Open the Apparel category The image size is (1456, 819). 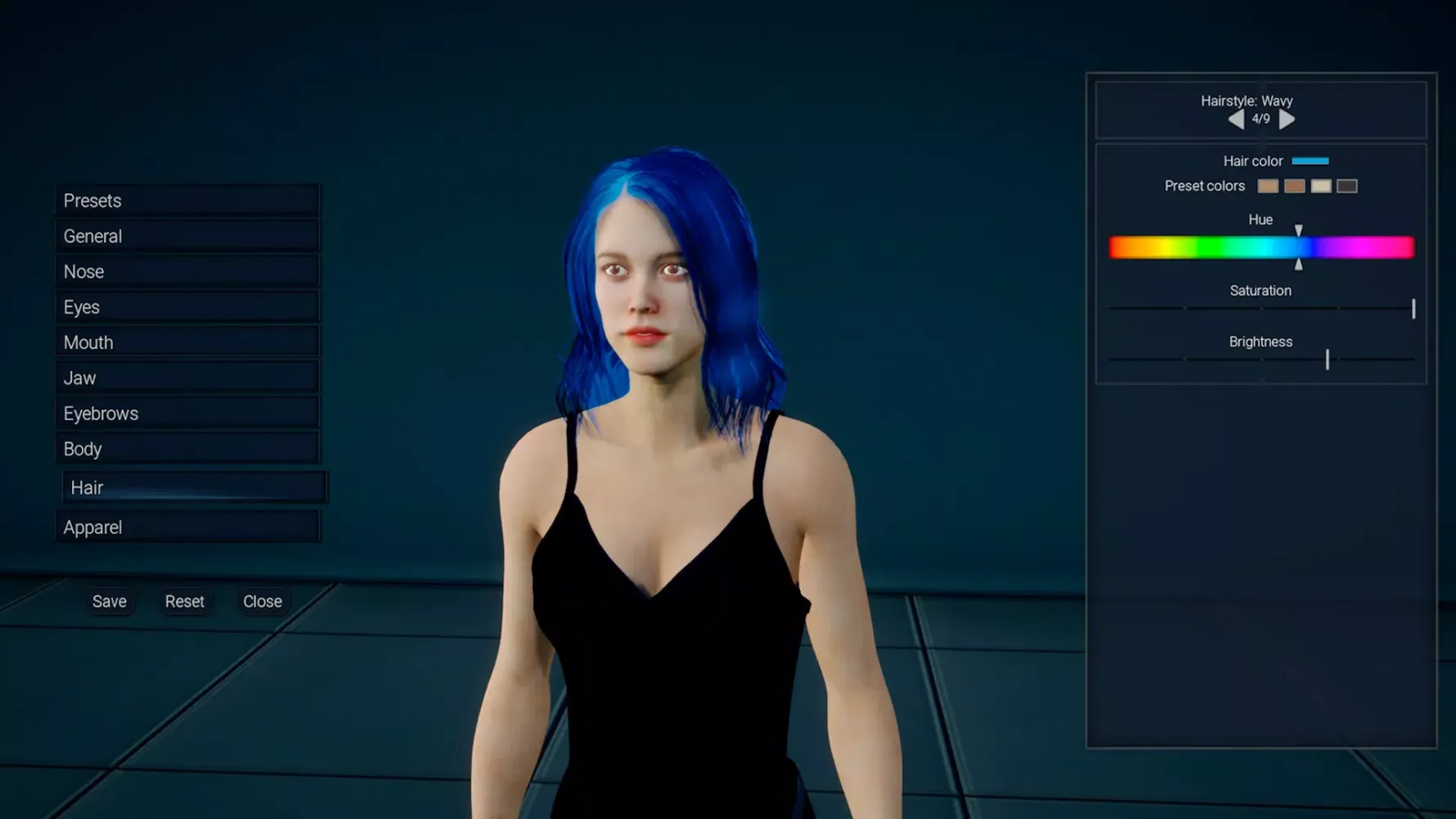point(92,527)
